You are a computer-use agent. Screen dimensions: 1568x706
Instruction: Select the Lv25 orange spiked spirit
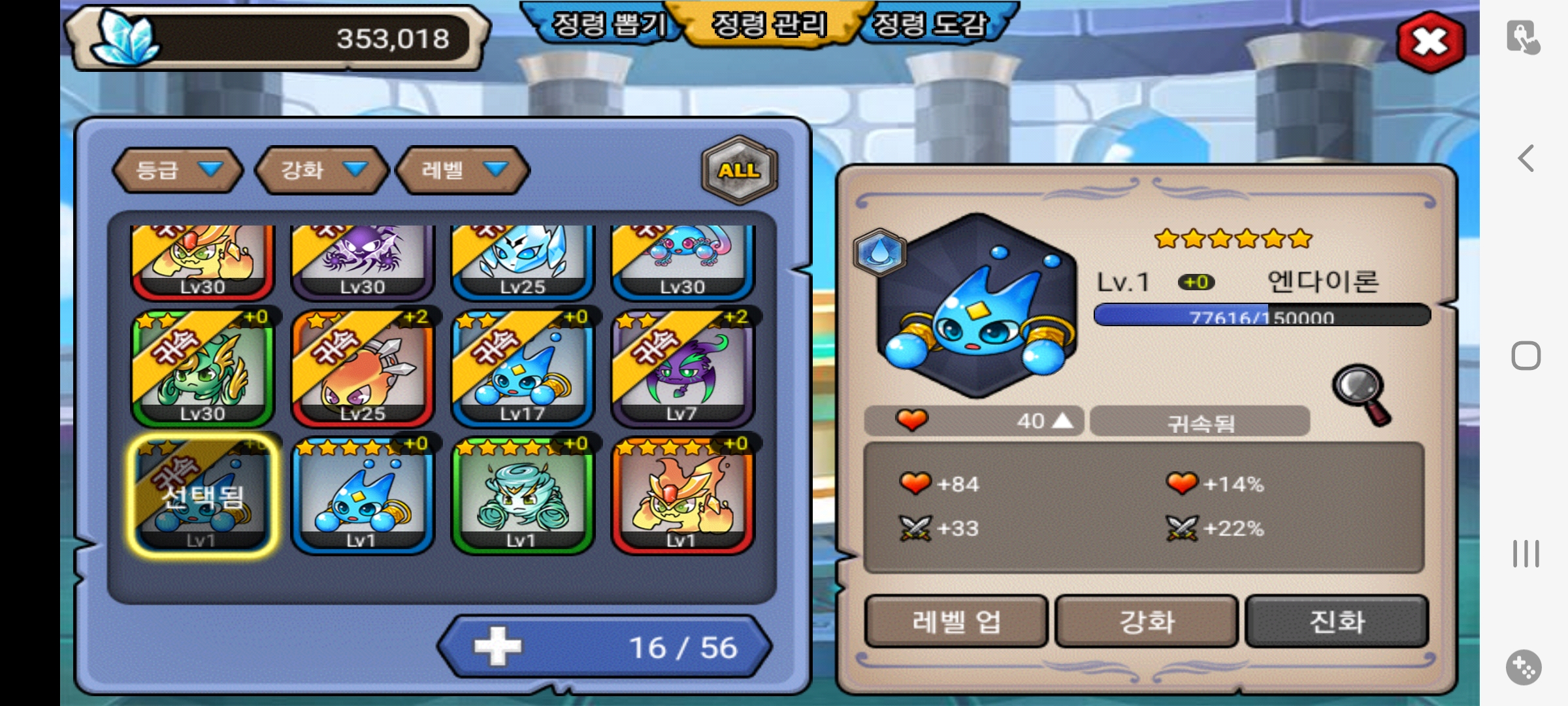[363, 369]
